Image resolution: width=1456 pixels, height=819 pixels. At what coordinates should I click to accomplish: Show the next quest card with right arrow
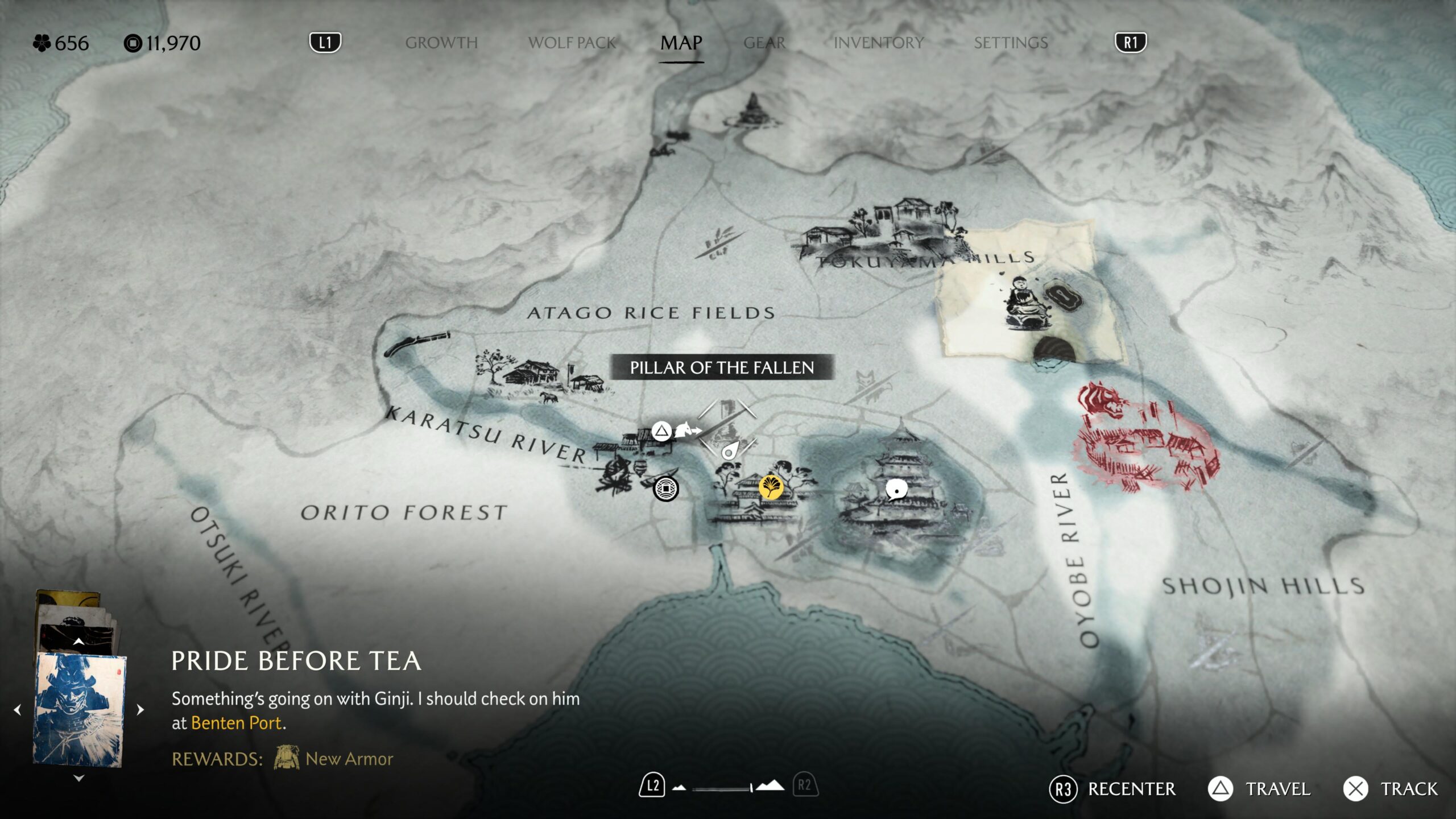pos(140,709)
